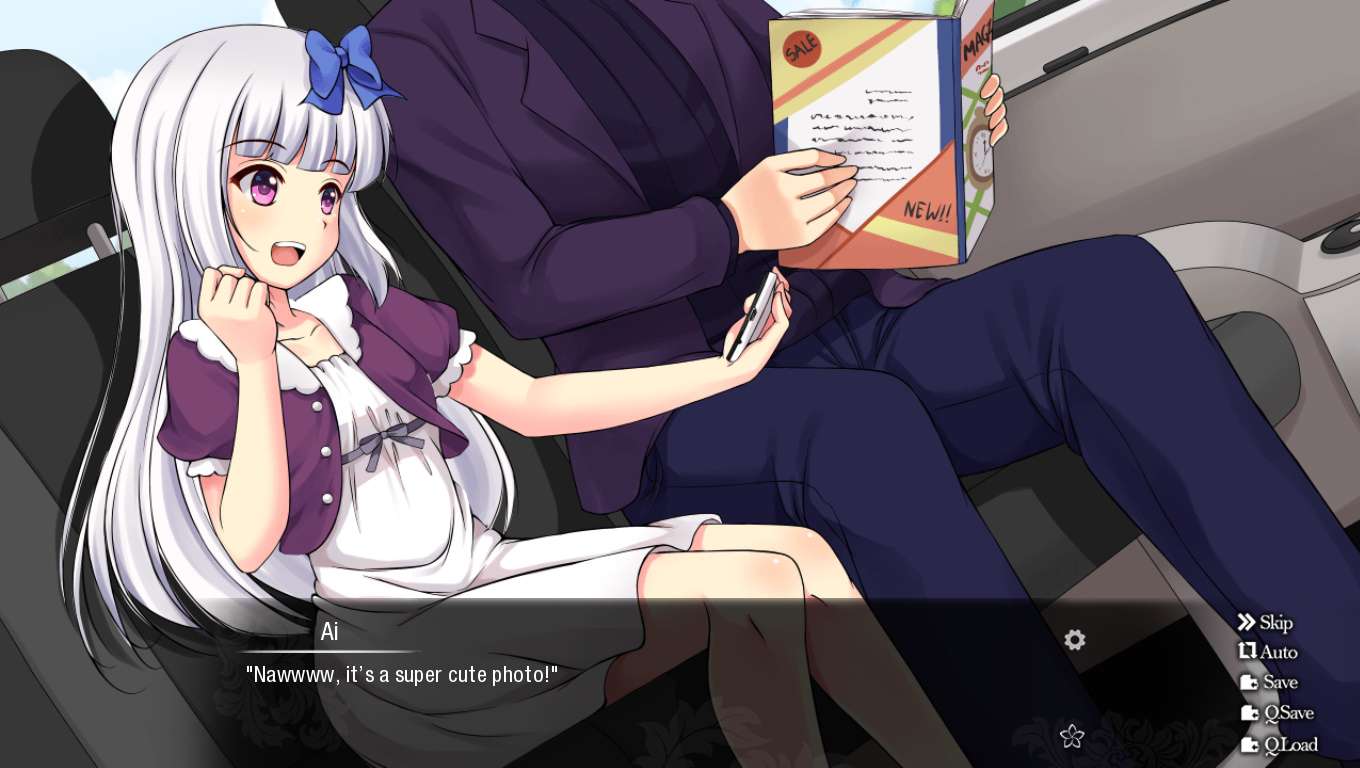The image size is (1360, 768).
Task: Quick load with QLoad
Action: pyautogui.click(x=1279, y=745)
